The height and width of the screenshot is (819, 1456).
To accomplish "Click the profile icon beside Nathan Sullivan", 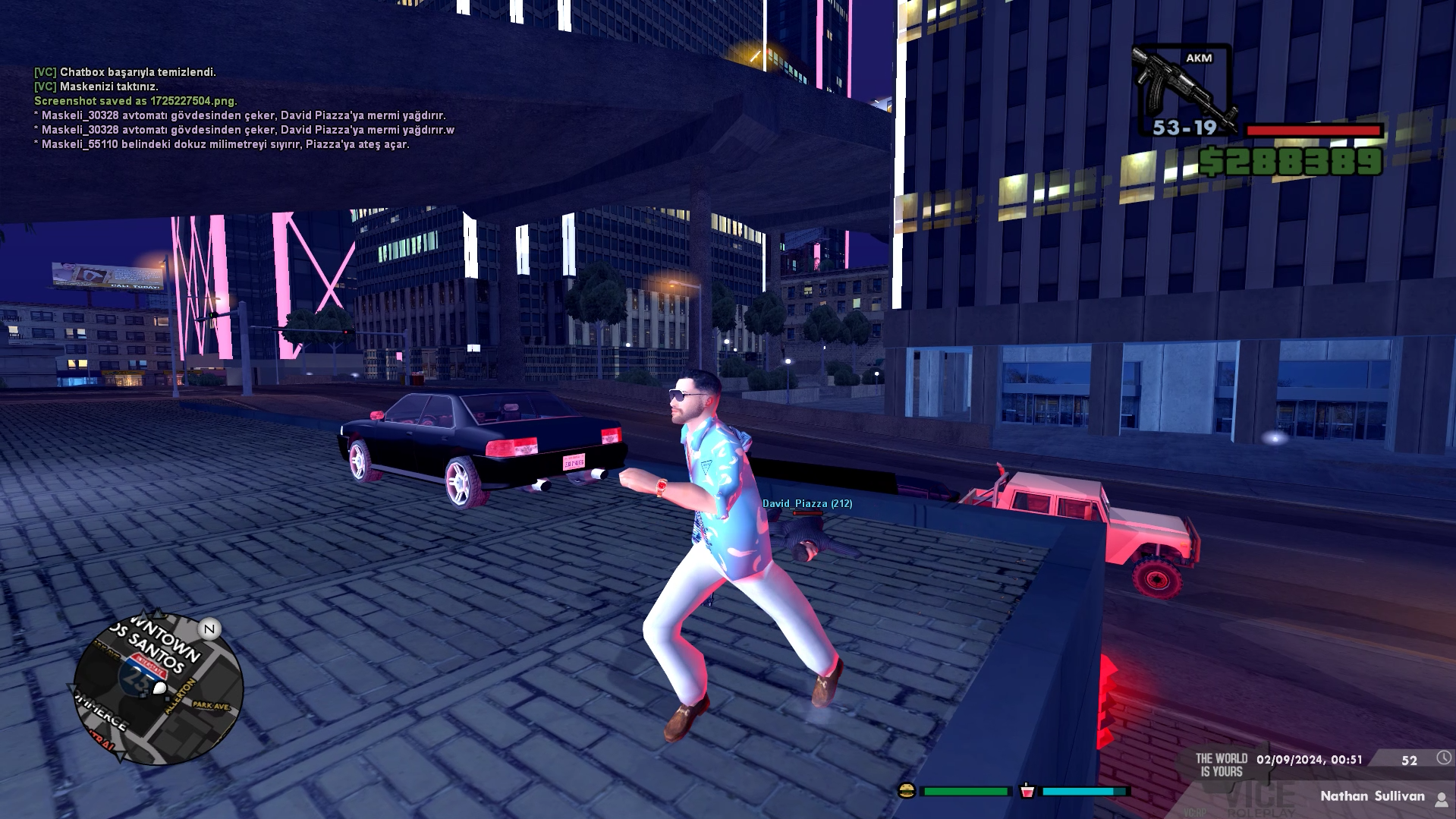I will pos(1441,798).
